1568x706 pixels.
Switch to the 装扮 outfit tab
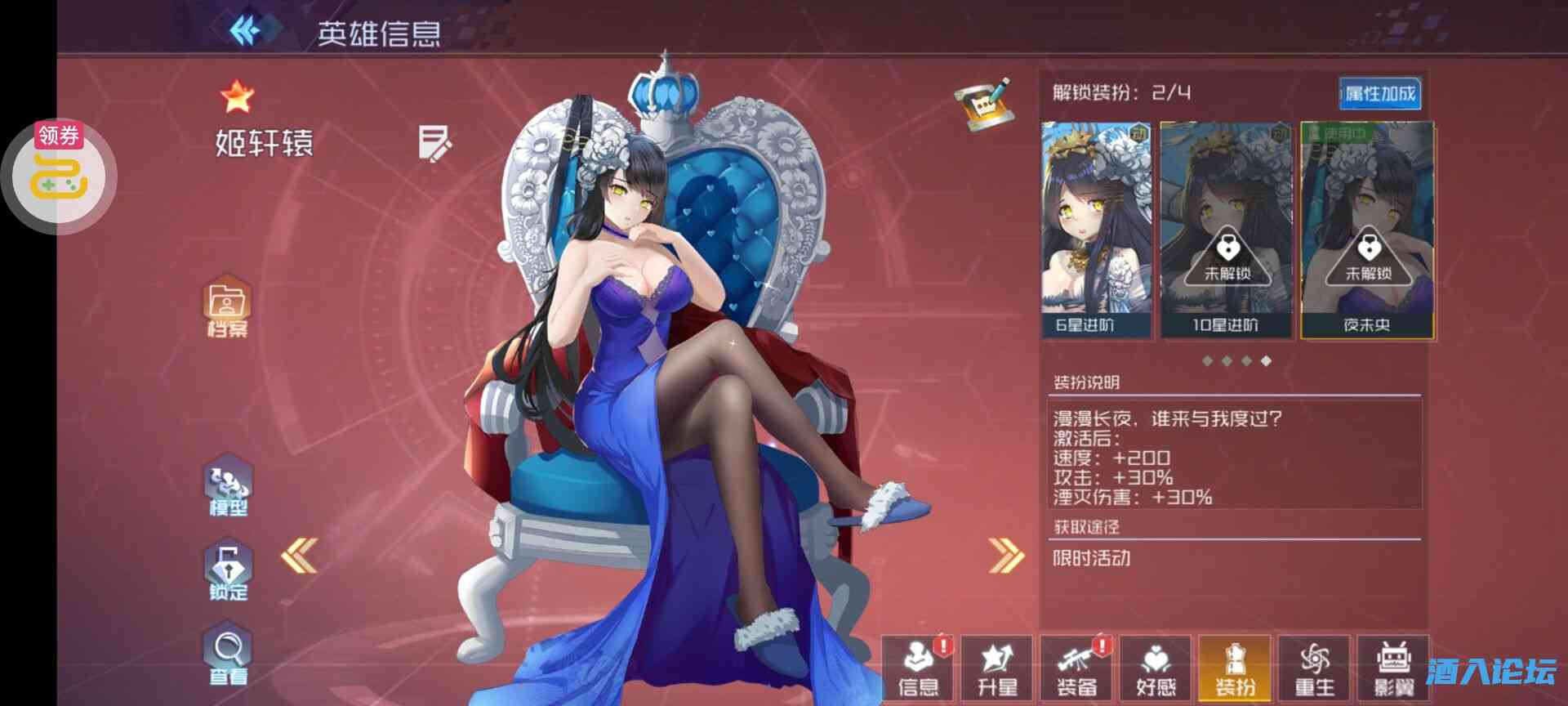coord(1236,666)
